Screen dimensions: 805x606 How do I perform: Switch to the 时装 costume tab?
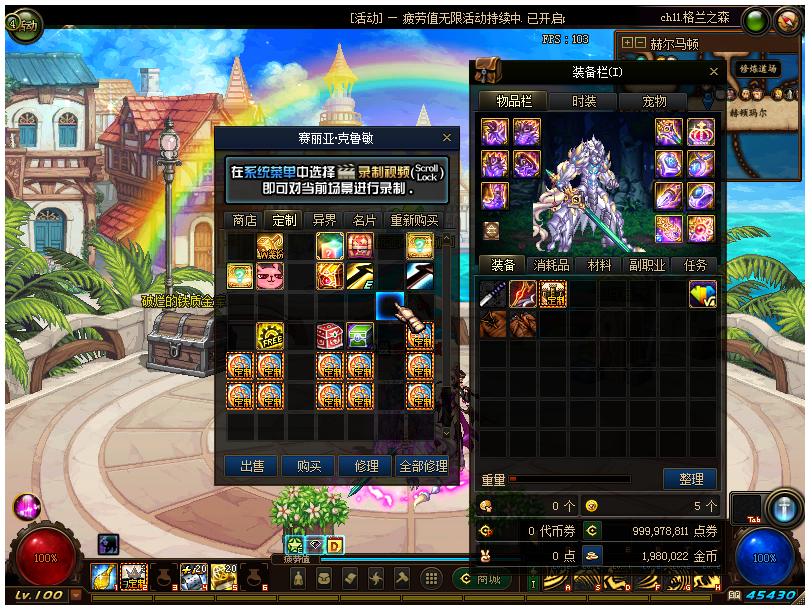click(x=584, y=101)
